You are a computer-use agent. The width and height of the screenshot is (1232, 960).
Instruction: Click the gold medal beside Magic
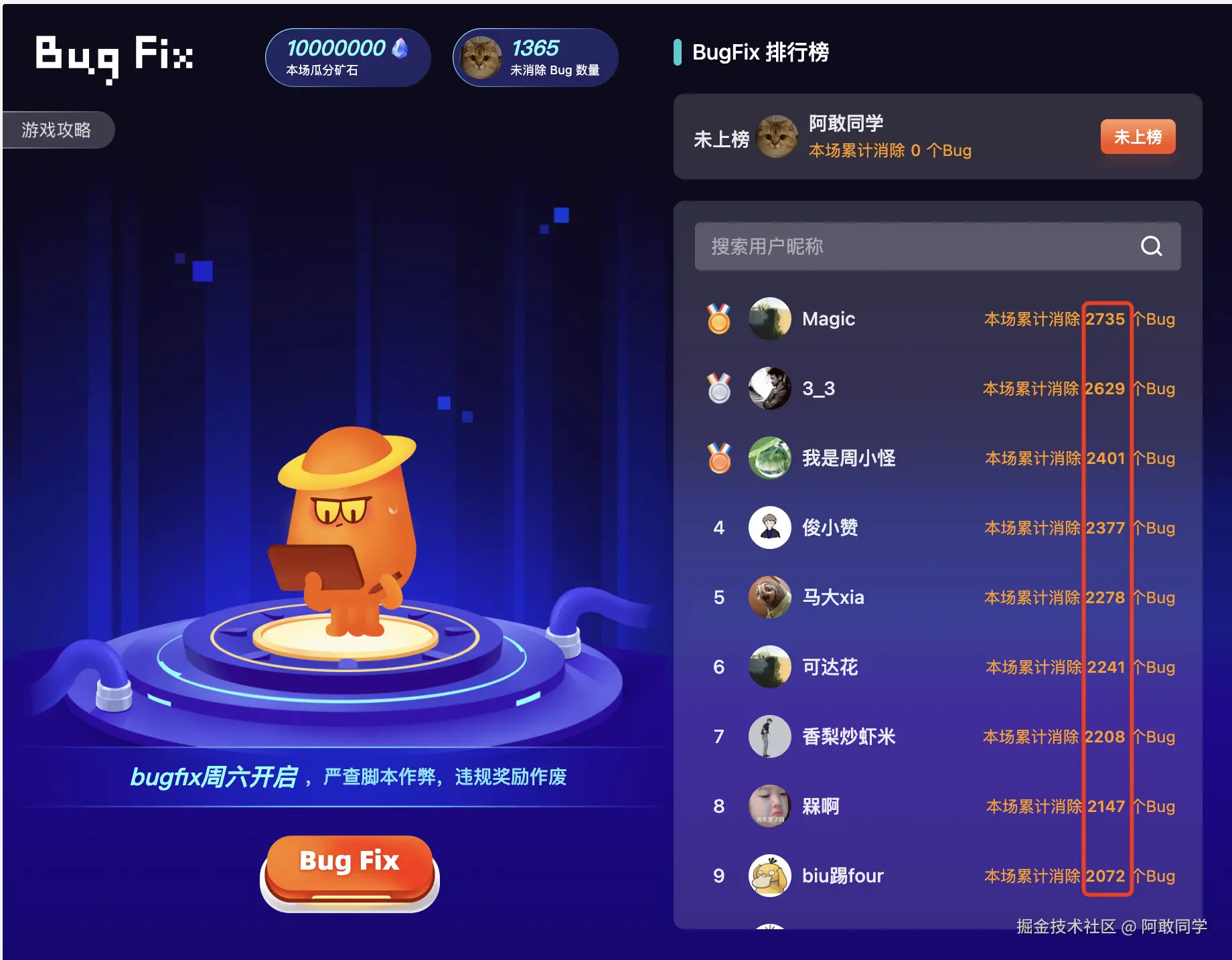point(718,319)
